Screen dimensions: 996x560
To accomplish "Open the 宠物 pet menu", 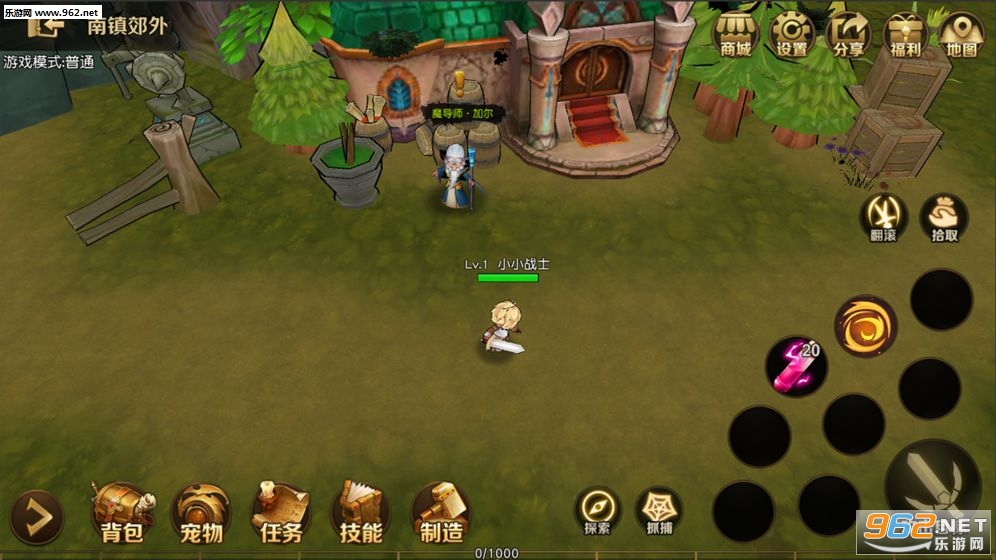I will pyautogui.click(x=201, y=514).
